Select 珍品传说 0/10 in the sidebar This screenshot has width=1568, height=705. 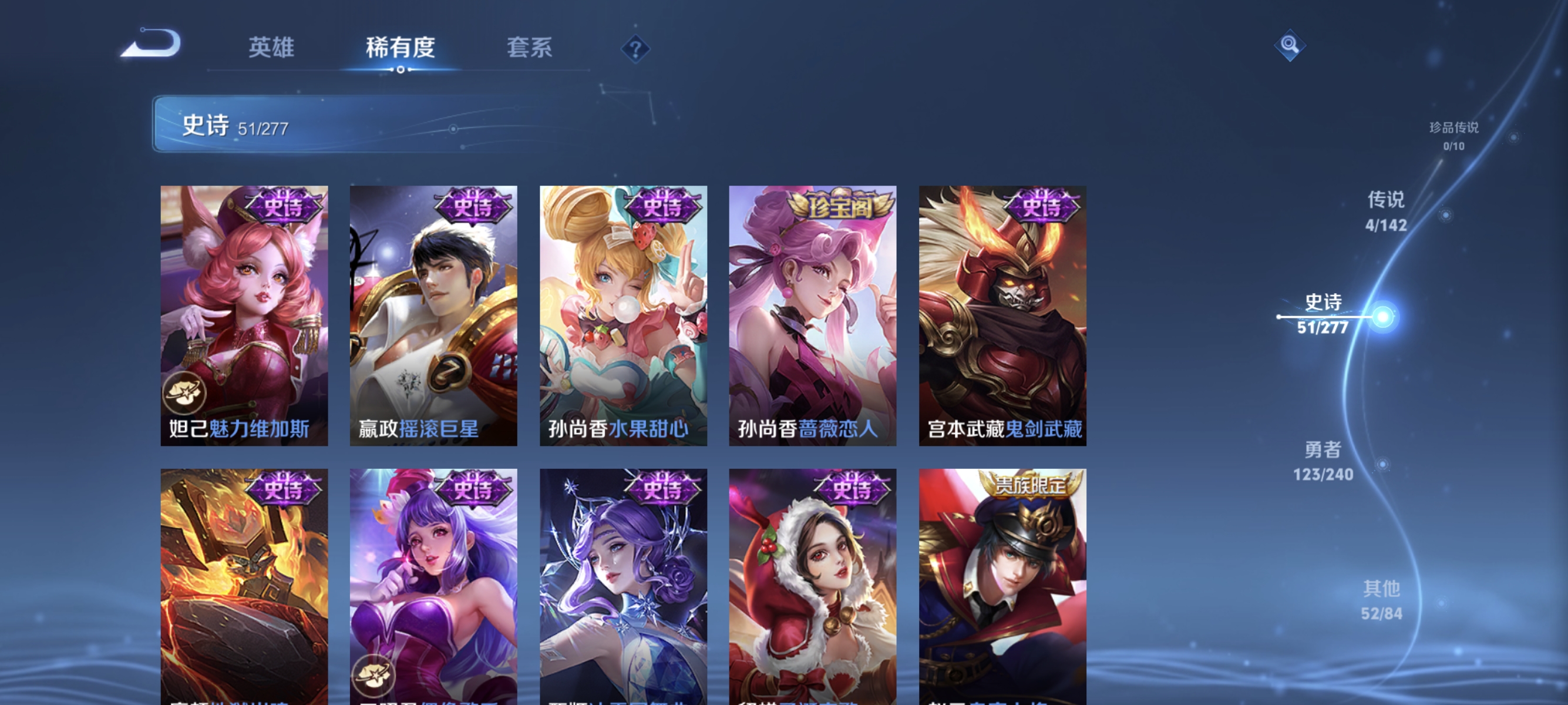click(1455, 137)
